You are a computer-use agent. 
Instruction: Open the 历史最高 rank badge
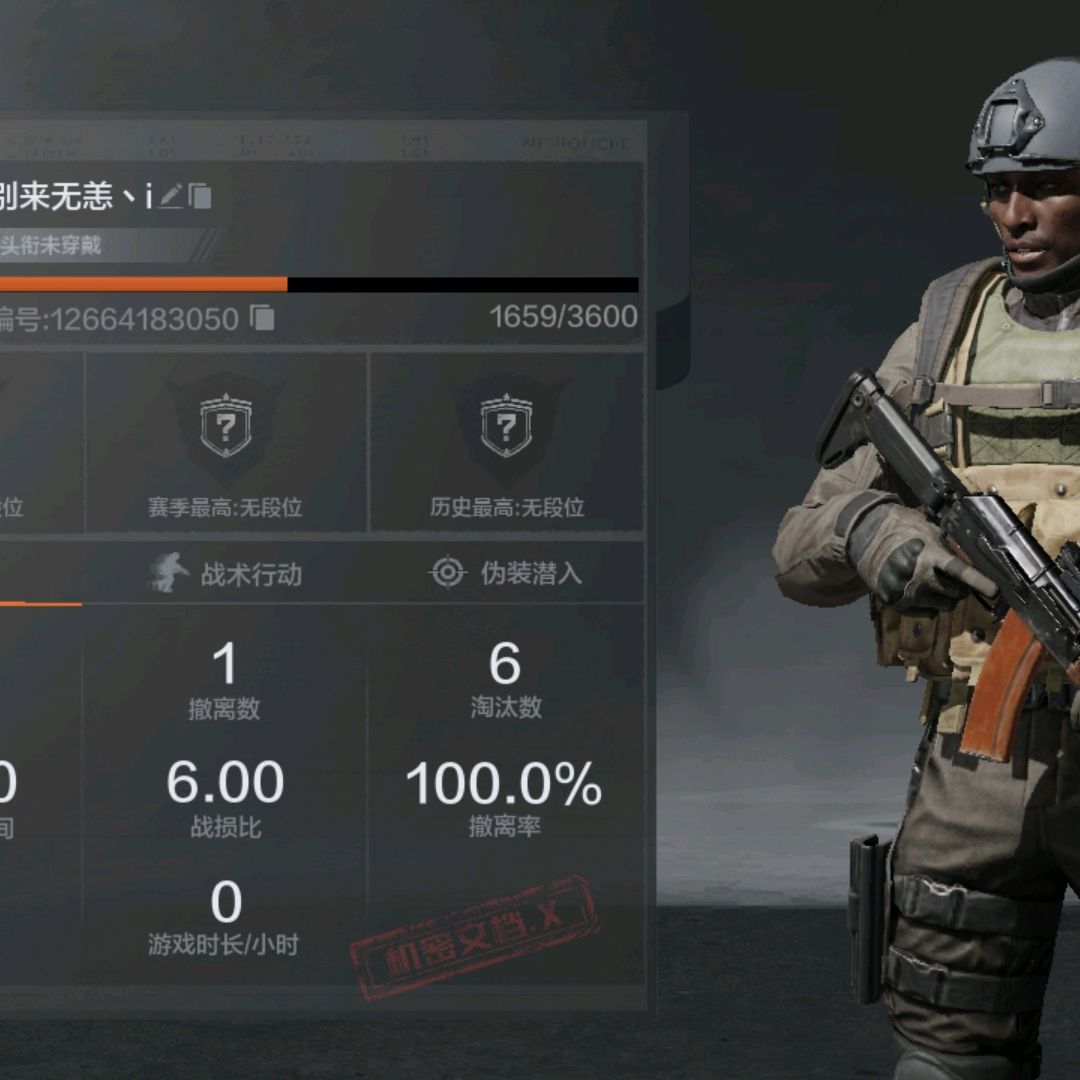click(506, 430)
